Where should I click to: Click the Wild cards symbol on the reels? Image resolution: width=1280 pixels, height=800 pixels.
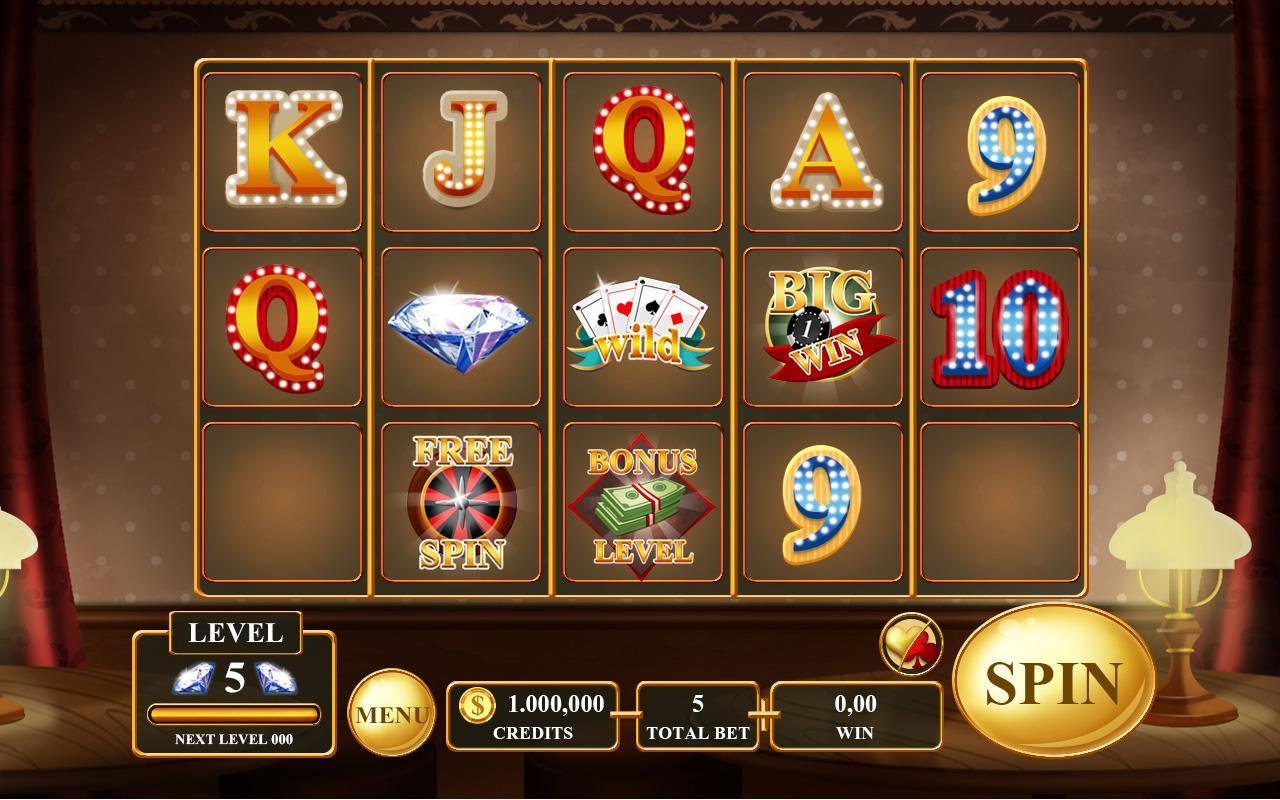pyautogui.click(x=641, y=325)
